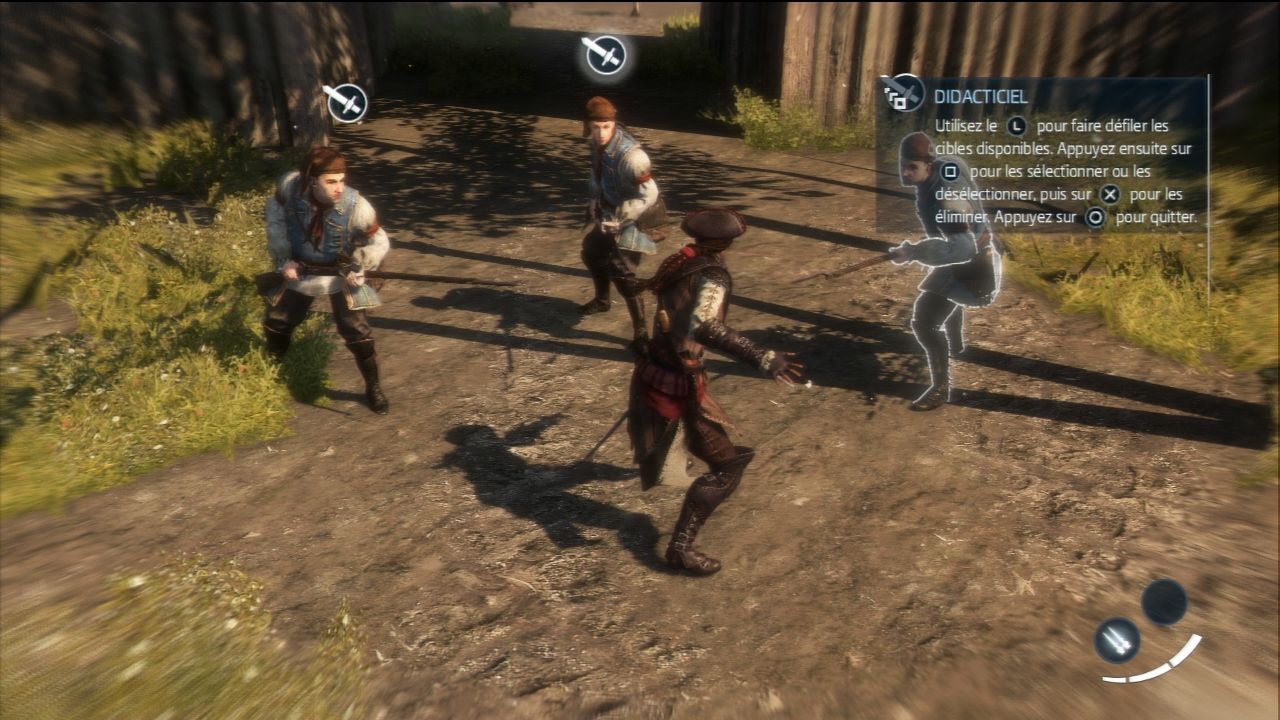Click the Didacticiel tutorial panel icon
The image size is (1280, 720).
(x=904, y=93)
